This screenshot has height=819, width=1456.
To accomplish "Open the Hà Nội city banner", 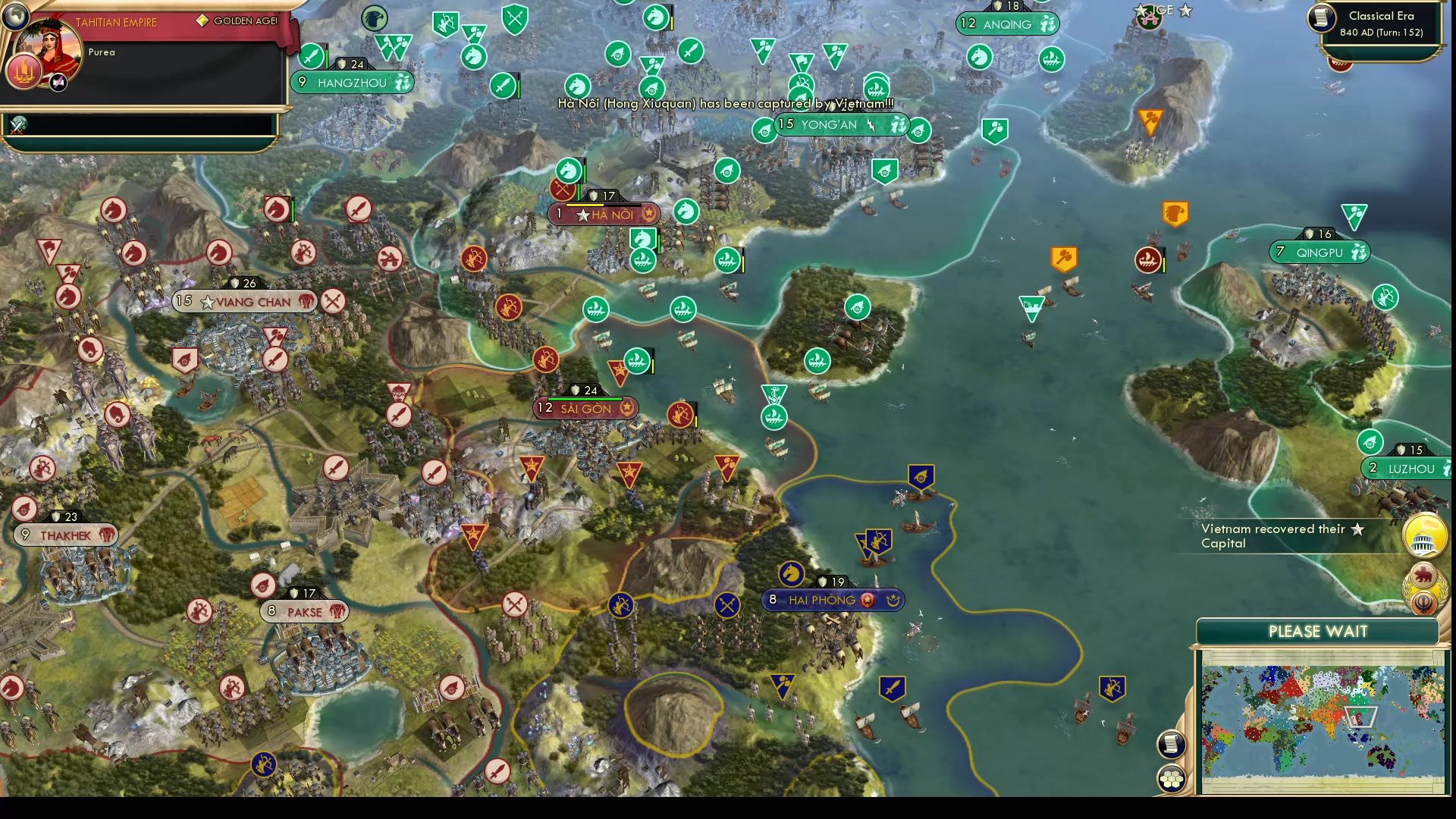I will tap(604, 214).
